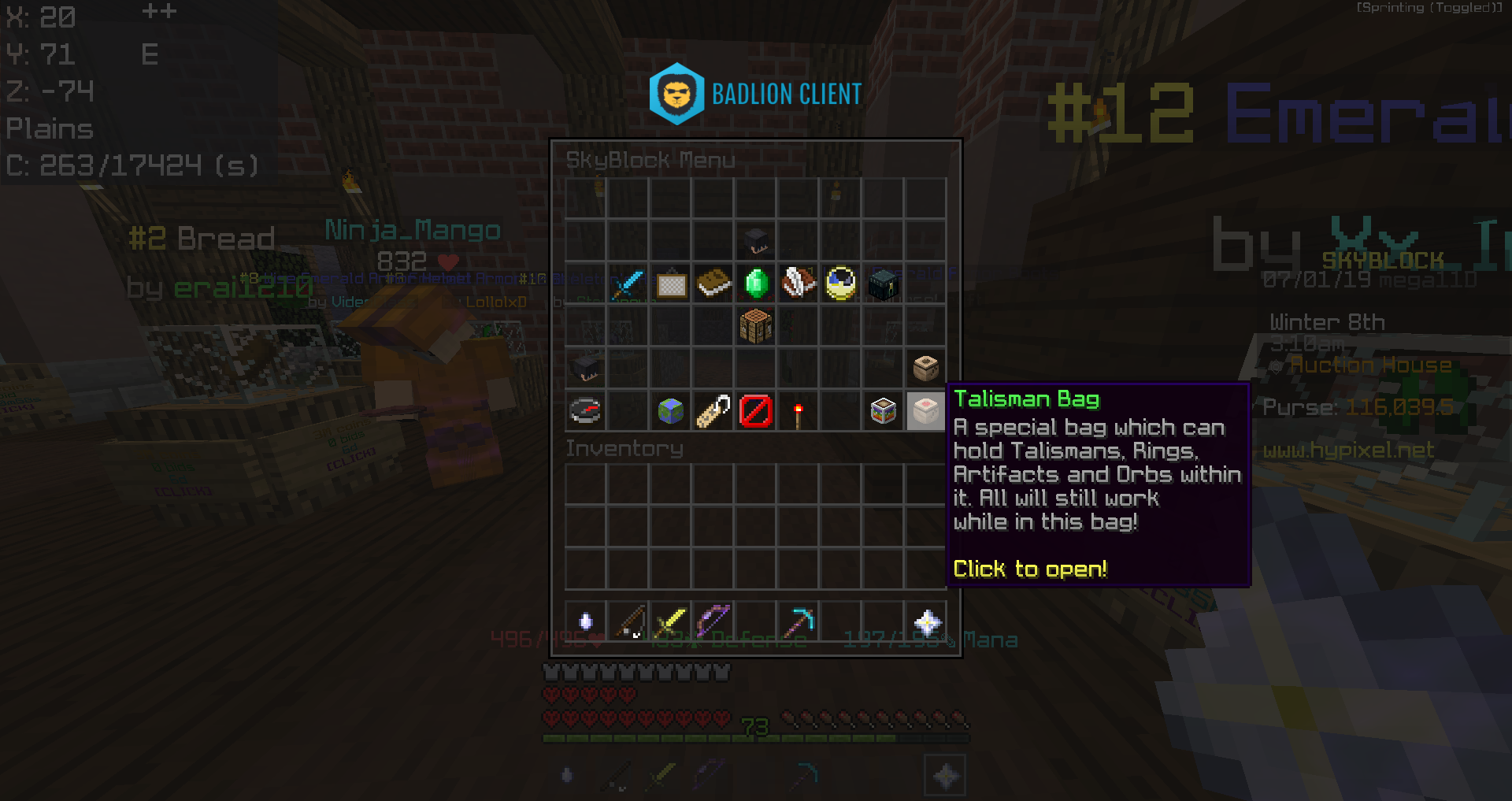This screenshot has width=1512, height=801.
Task: Open Trades via the emerald icon
Action: [x=756, y=284]
